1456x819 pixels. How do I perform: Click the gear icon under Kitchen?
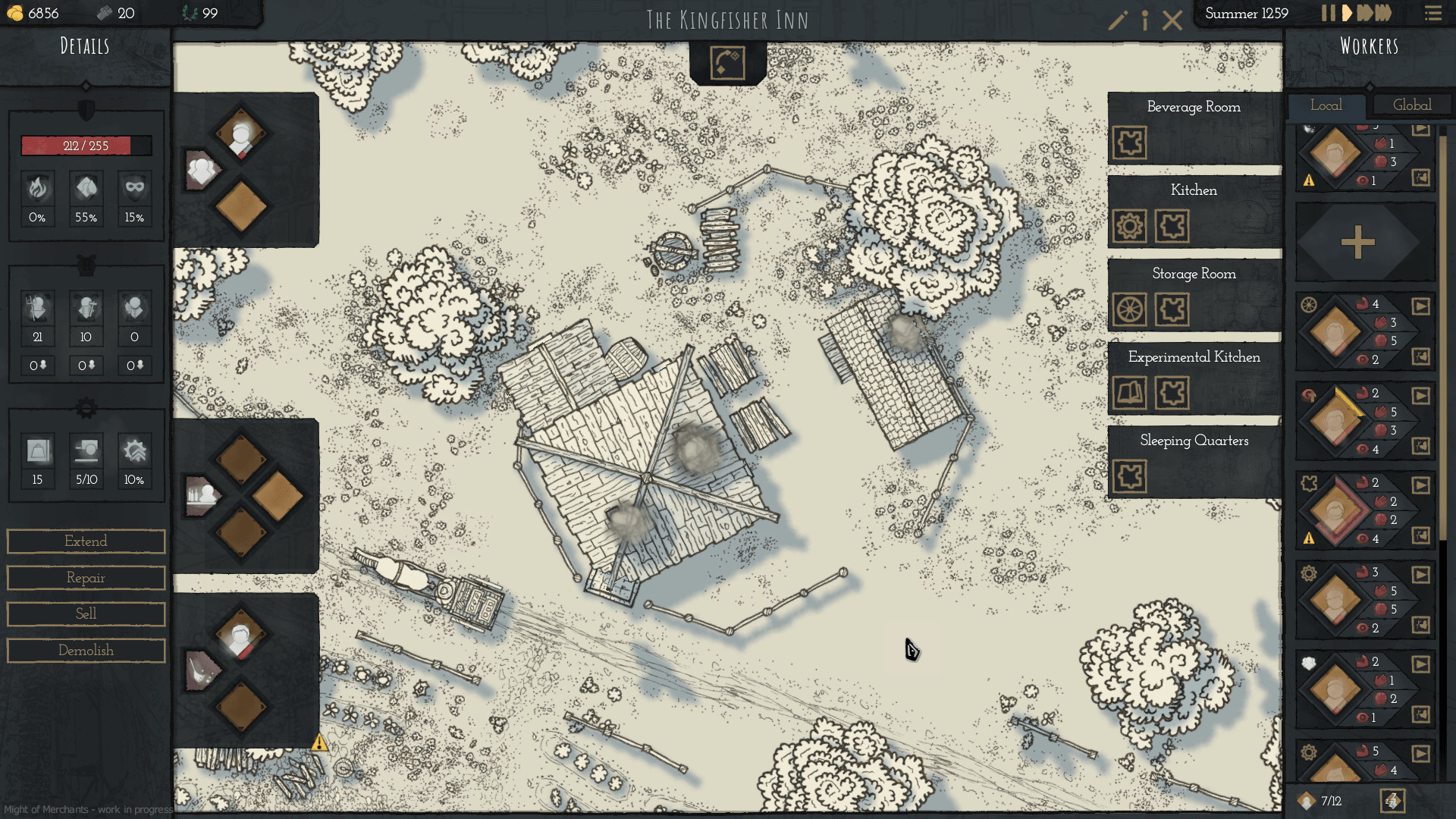[1129, 225]
